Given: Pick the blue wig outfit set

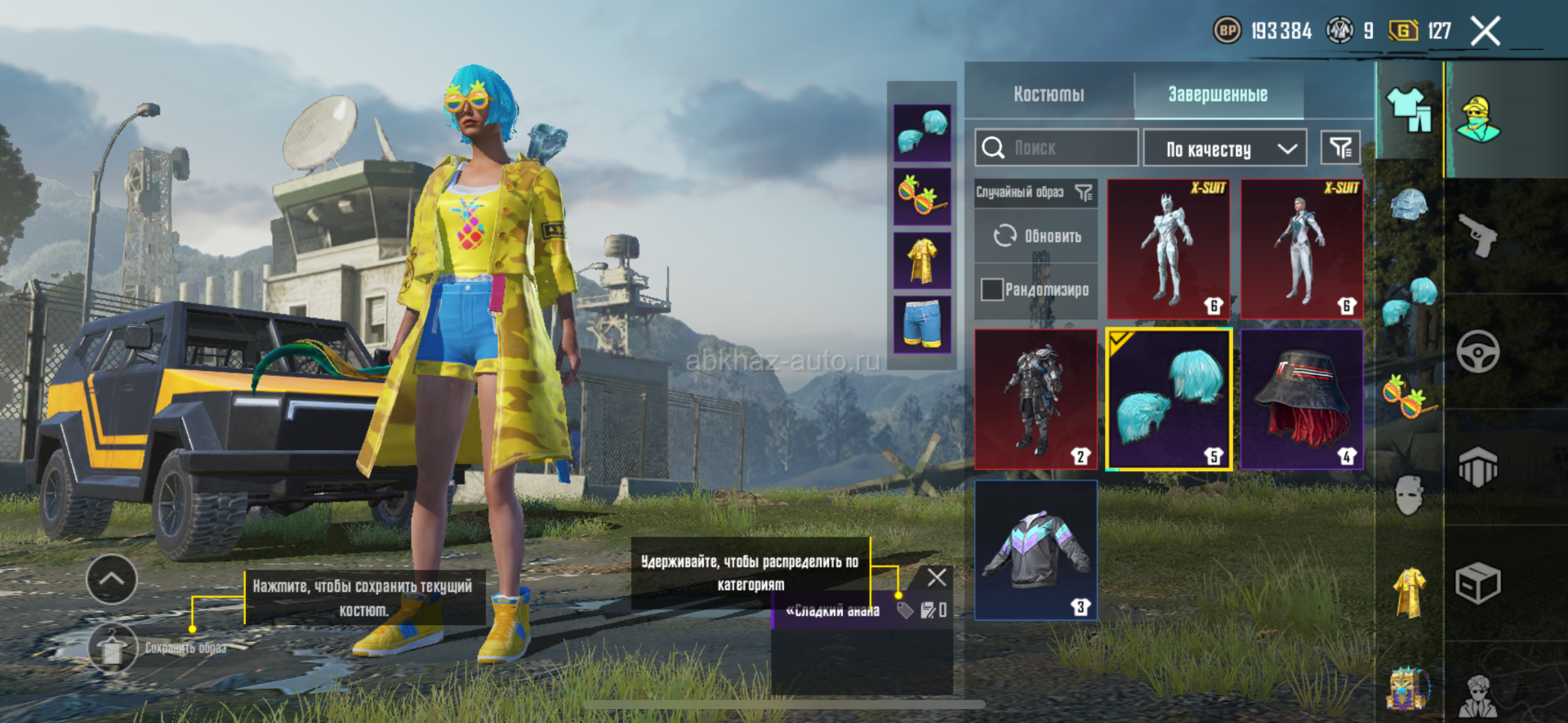Looking at the screenshot, I should 1168,399.
